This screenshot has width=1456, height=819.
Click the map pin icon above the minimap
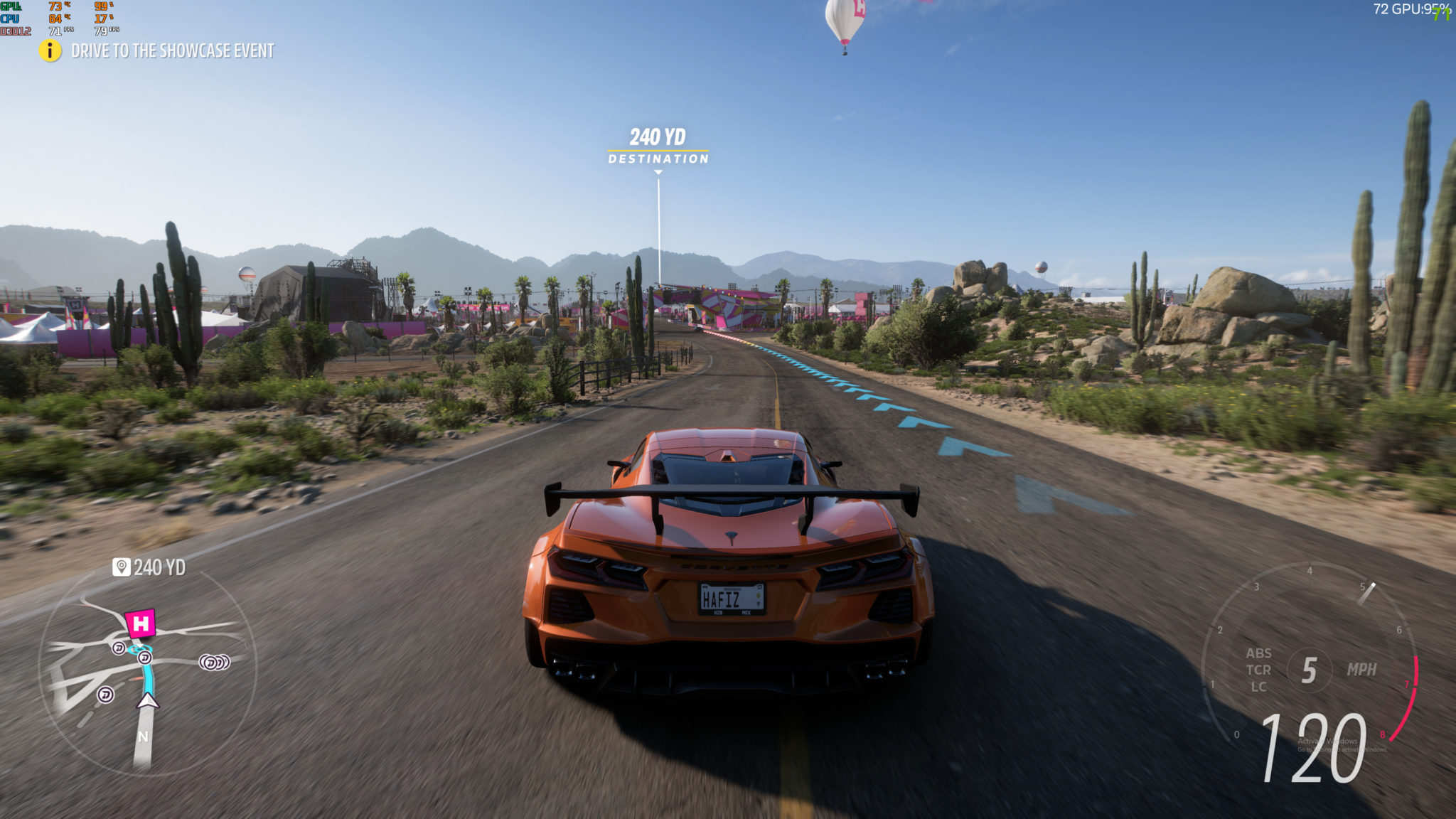[x=122, y=567]
